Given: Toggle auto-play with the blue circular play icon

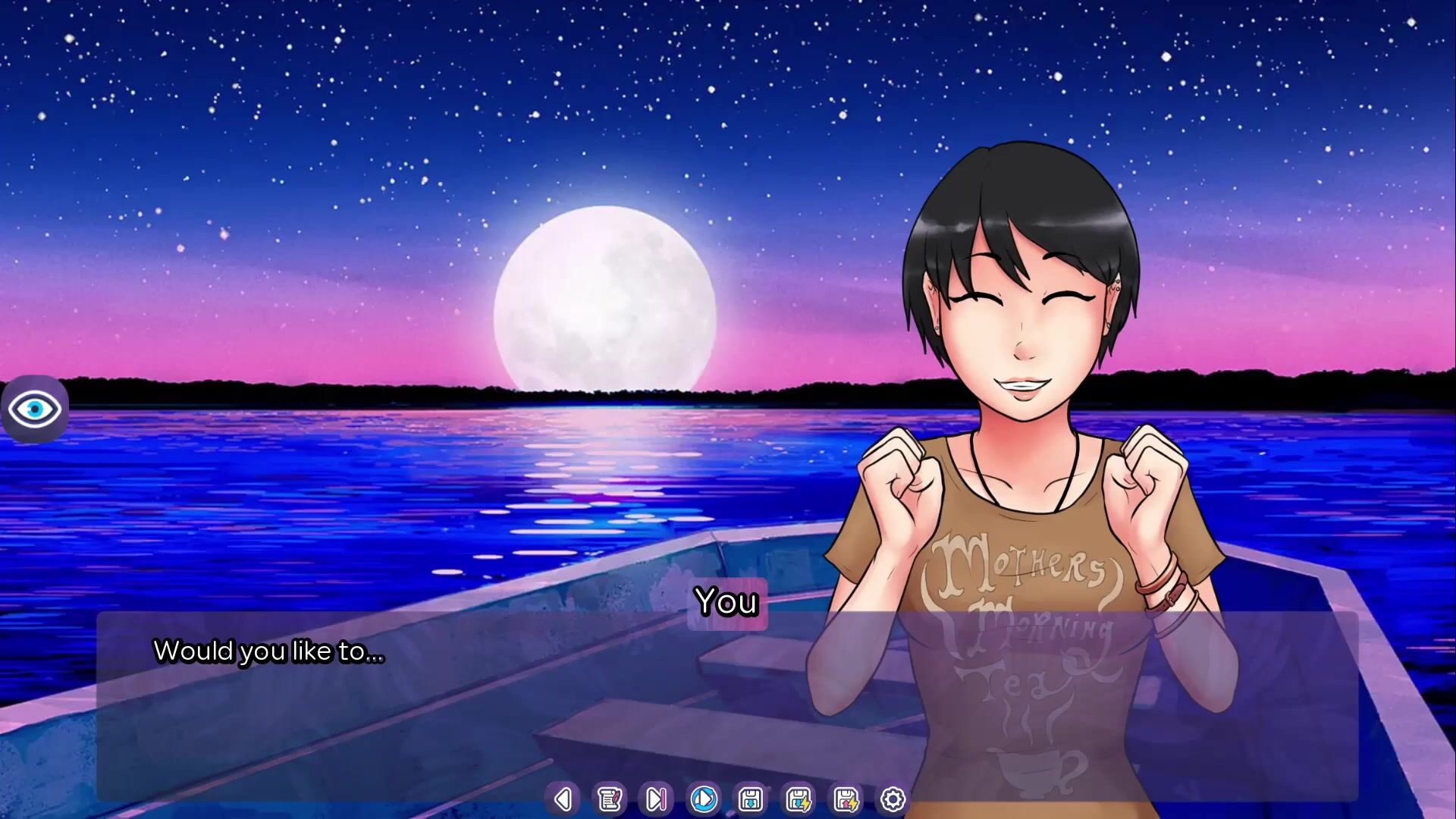Looking at the screenshot, I should point(704,799).
